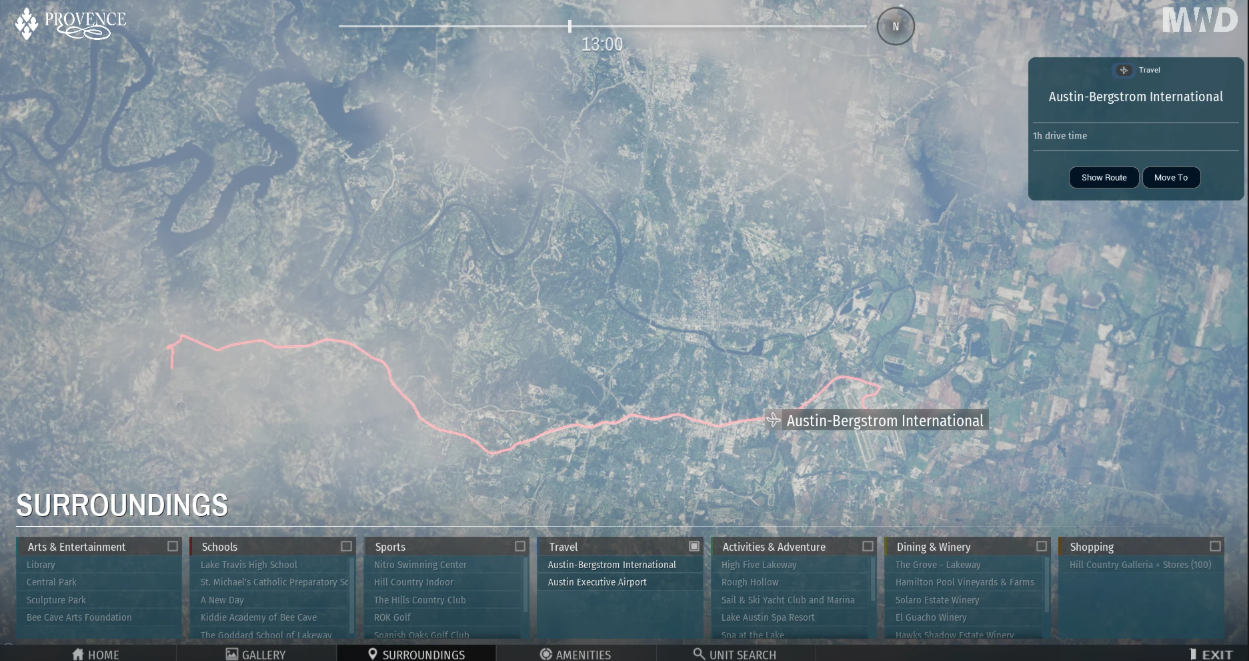
Task: Exit the application
Action: (x=1210, y=654)
